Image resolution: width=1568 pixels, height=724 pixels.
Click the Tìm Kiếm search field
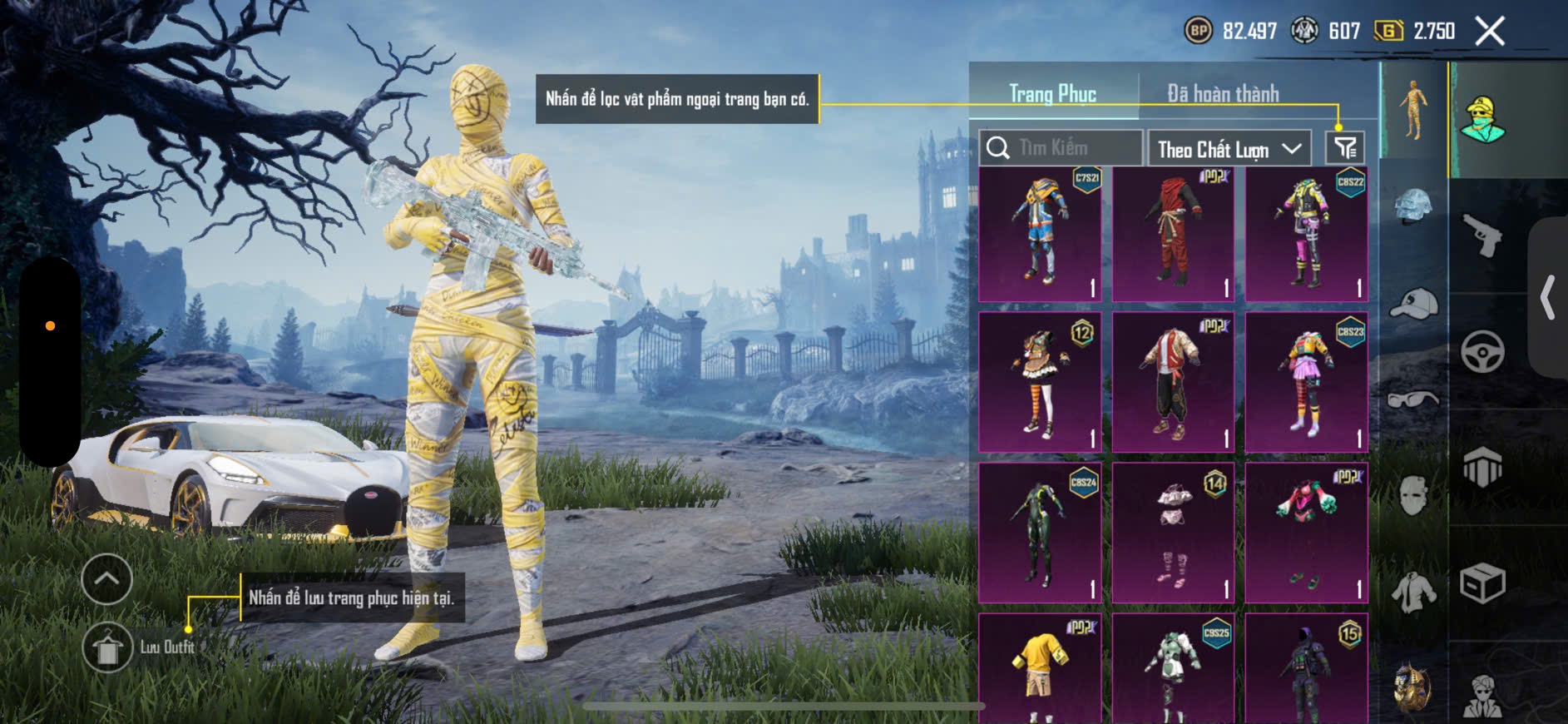pyautogui.click(x=1061, y=148)
